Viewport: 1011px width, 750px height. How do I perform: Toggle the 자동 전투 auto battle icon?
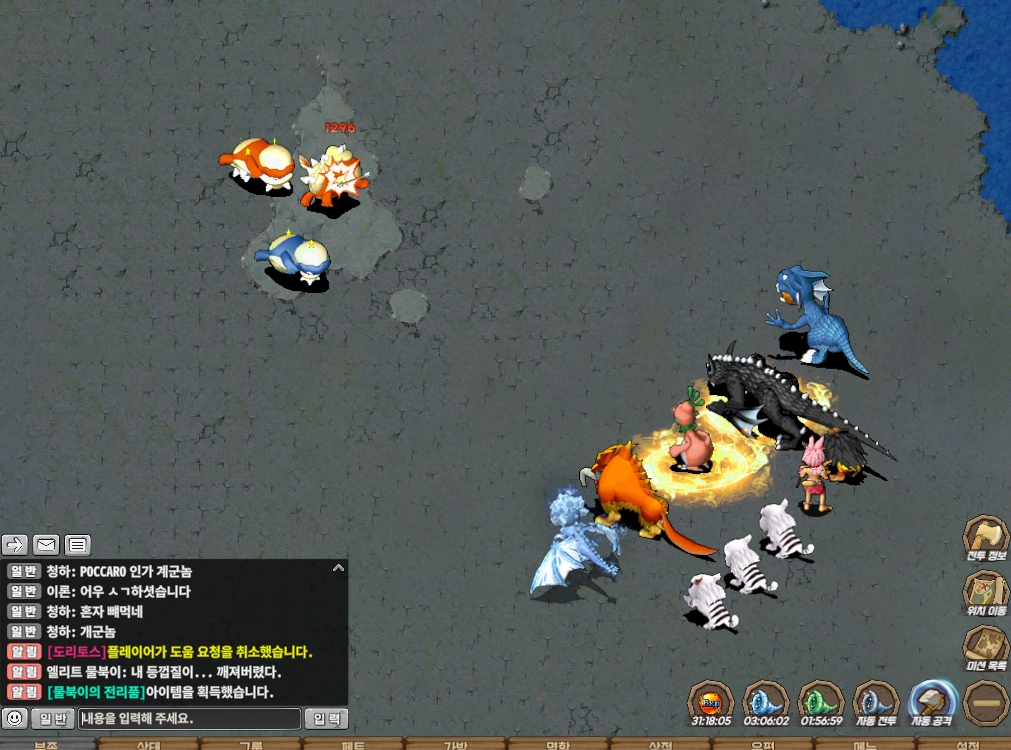tap(877, 702)
